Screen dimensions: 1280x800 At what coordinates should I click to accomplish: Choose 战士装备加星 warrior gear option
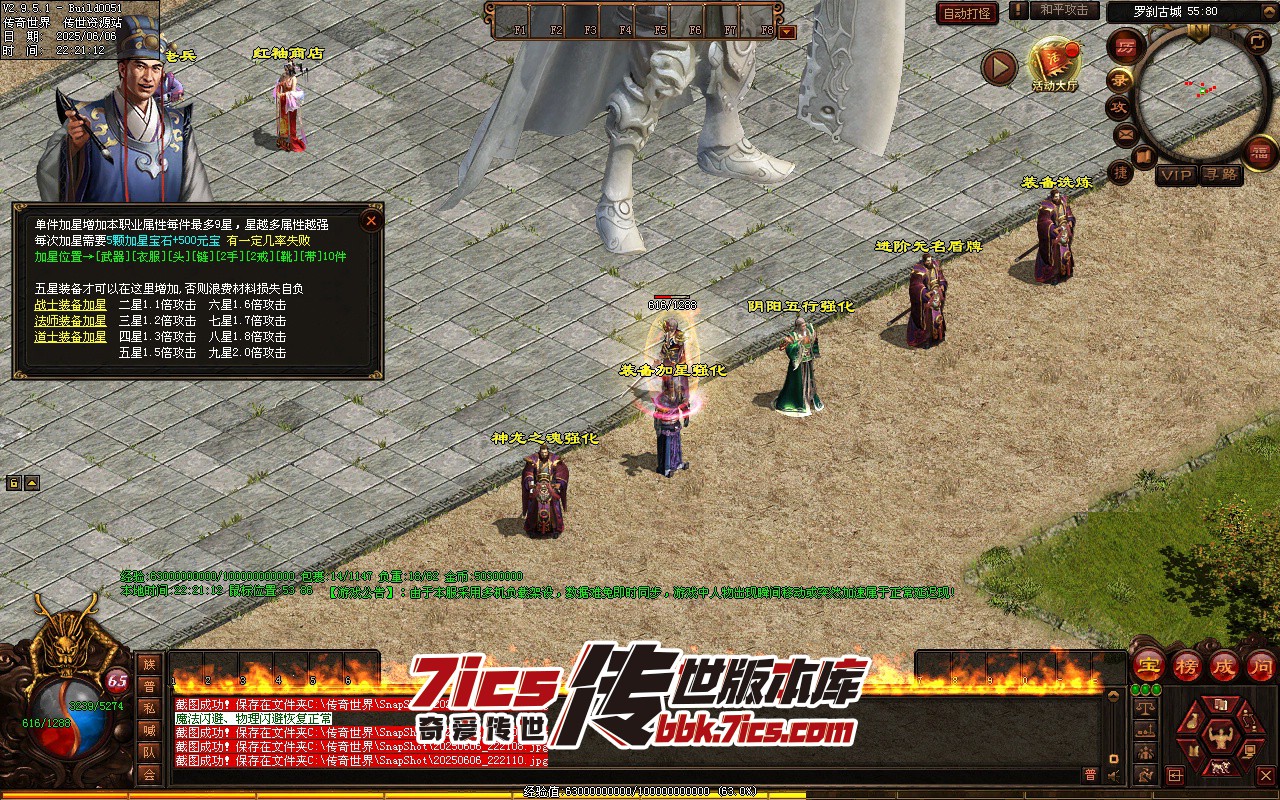(70, 305)
